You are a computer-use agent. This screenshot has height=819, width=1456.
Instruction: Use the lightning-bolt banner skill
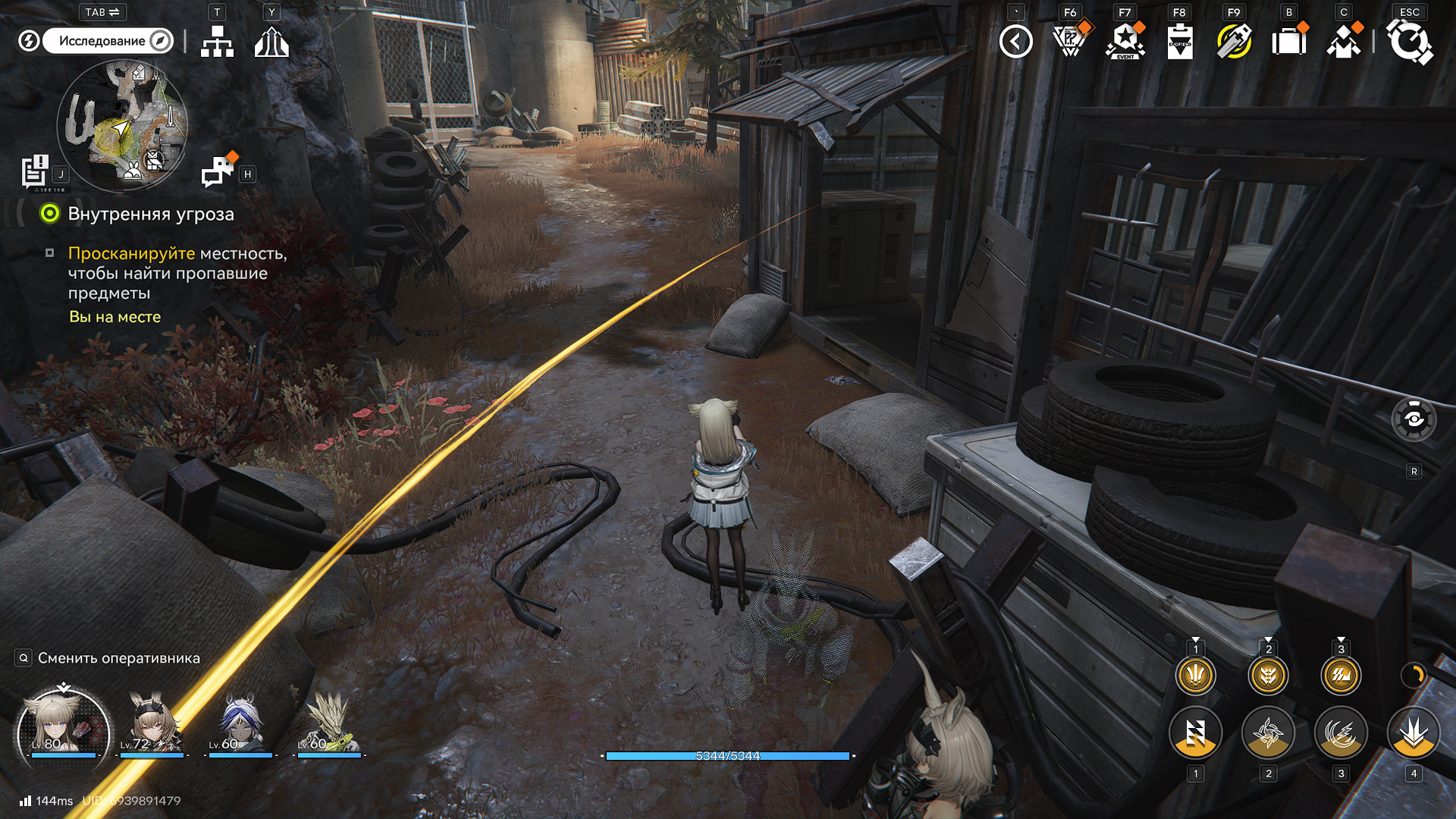click(1195, 733)
